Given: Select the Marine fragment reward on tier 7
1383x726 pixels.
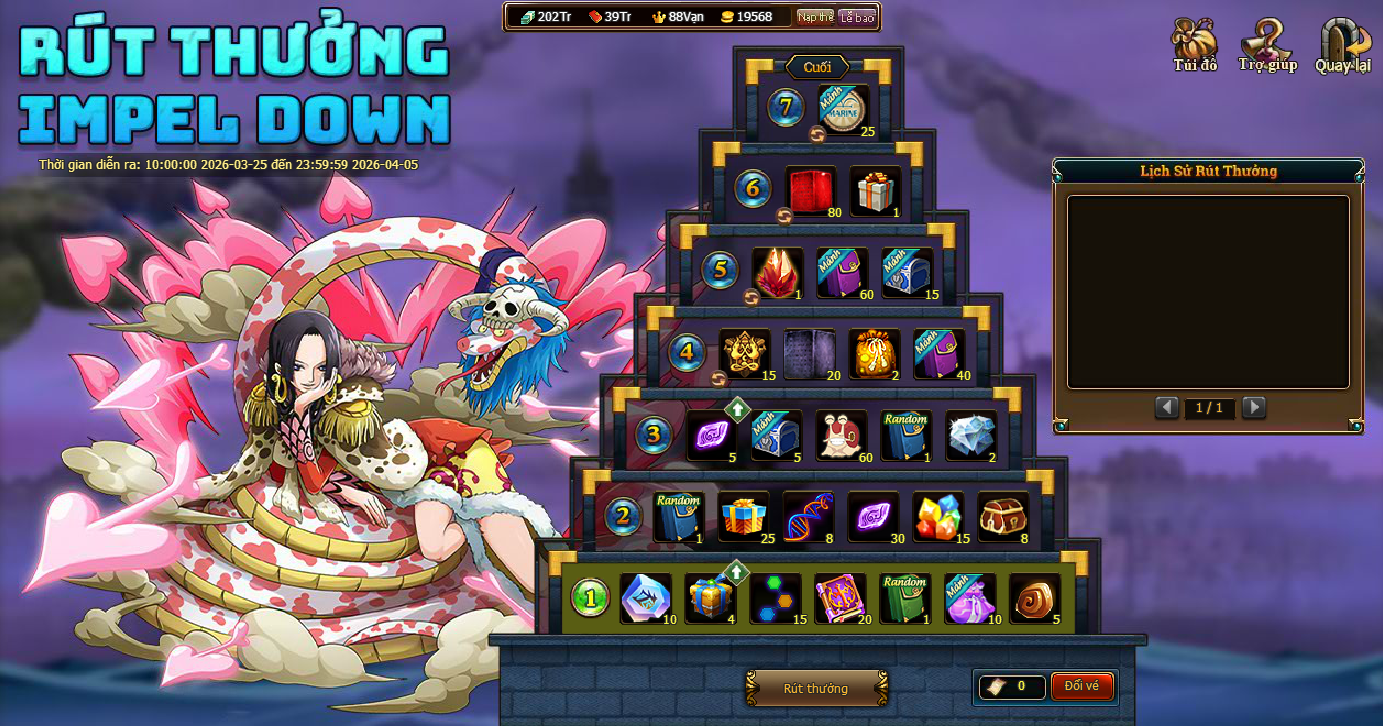Looking at the screenshot, I should pos(843,109).
